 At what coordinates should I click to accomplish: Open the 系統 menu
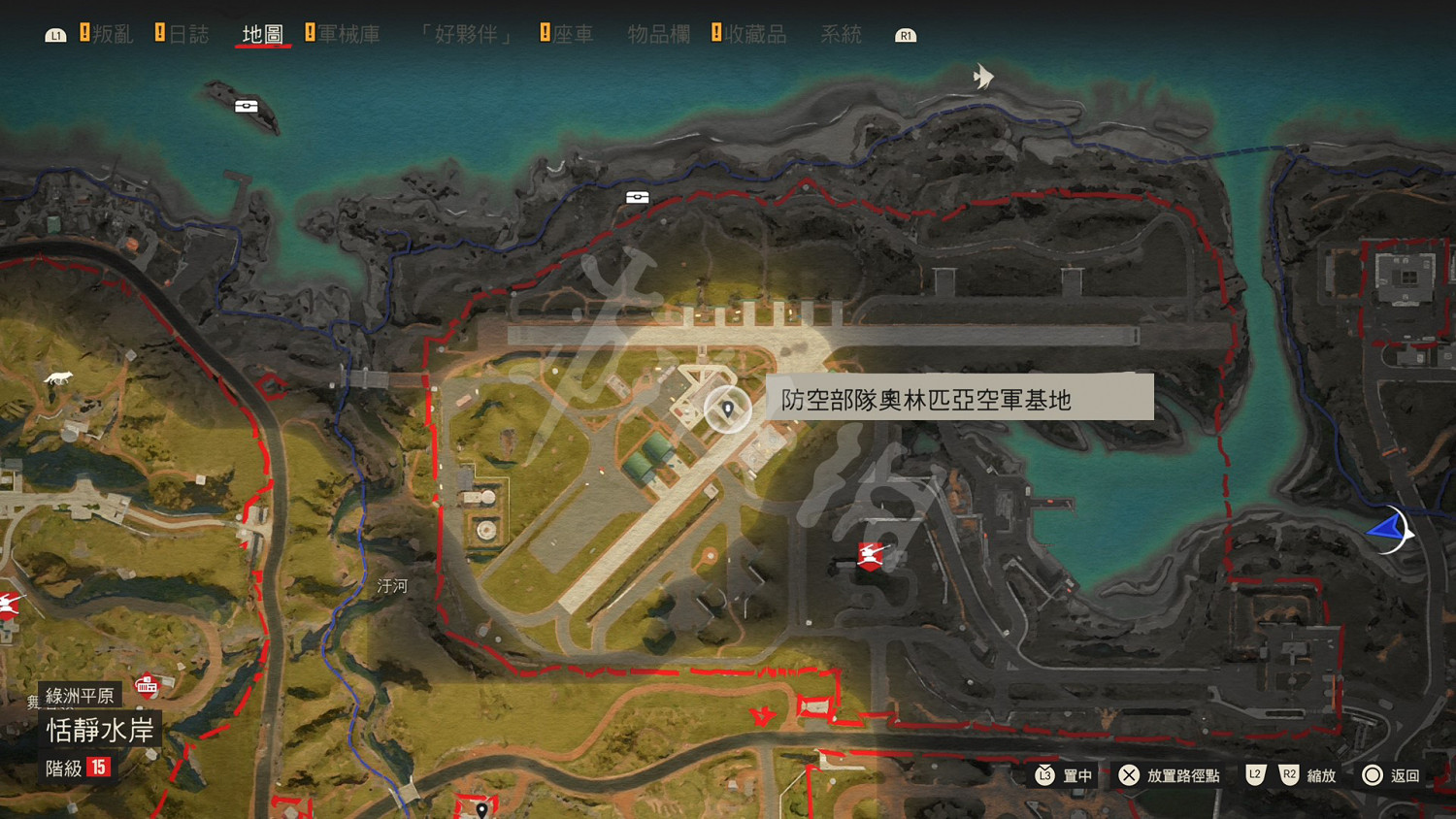tap(841, 32)
